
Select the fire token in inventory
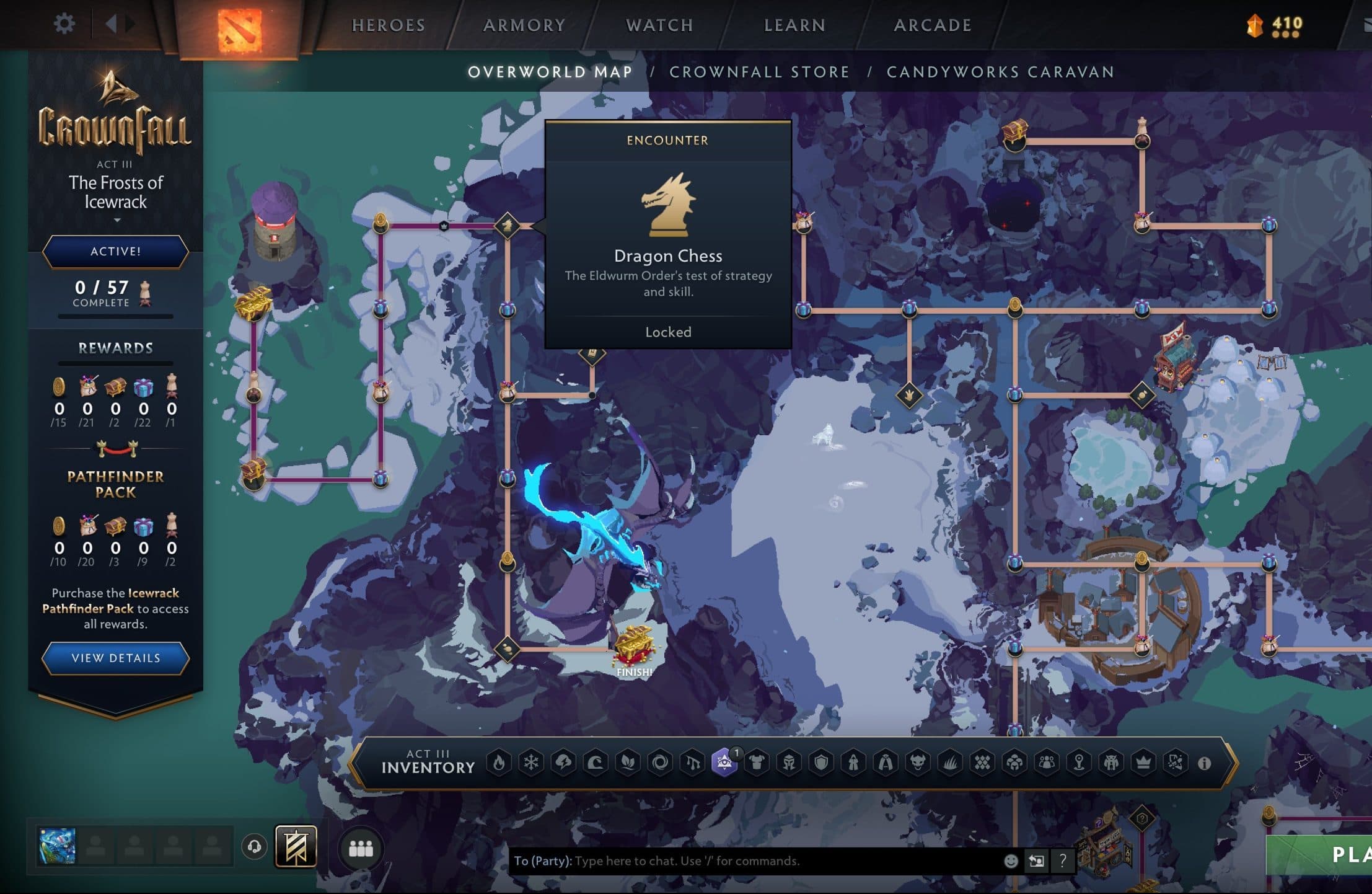tap(499, 763)
